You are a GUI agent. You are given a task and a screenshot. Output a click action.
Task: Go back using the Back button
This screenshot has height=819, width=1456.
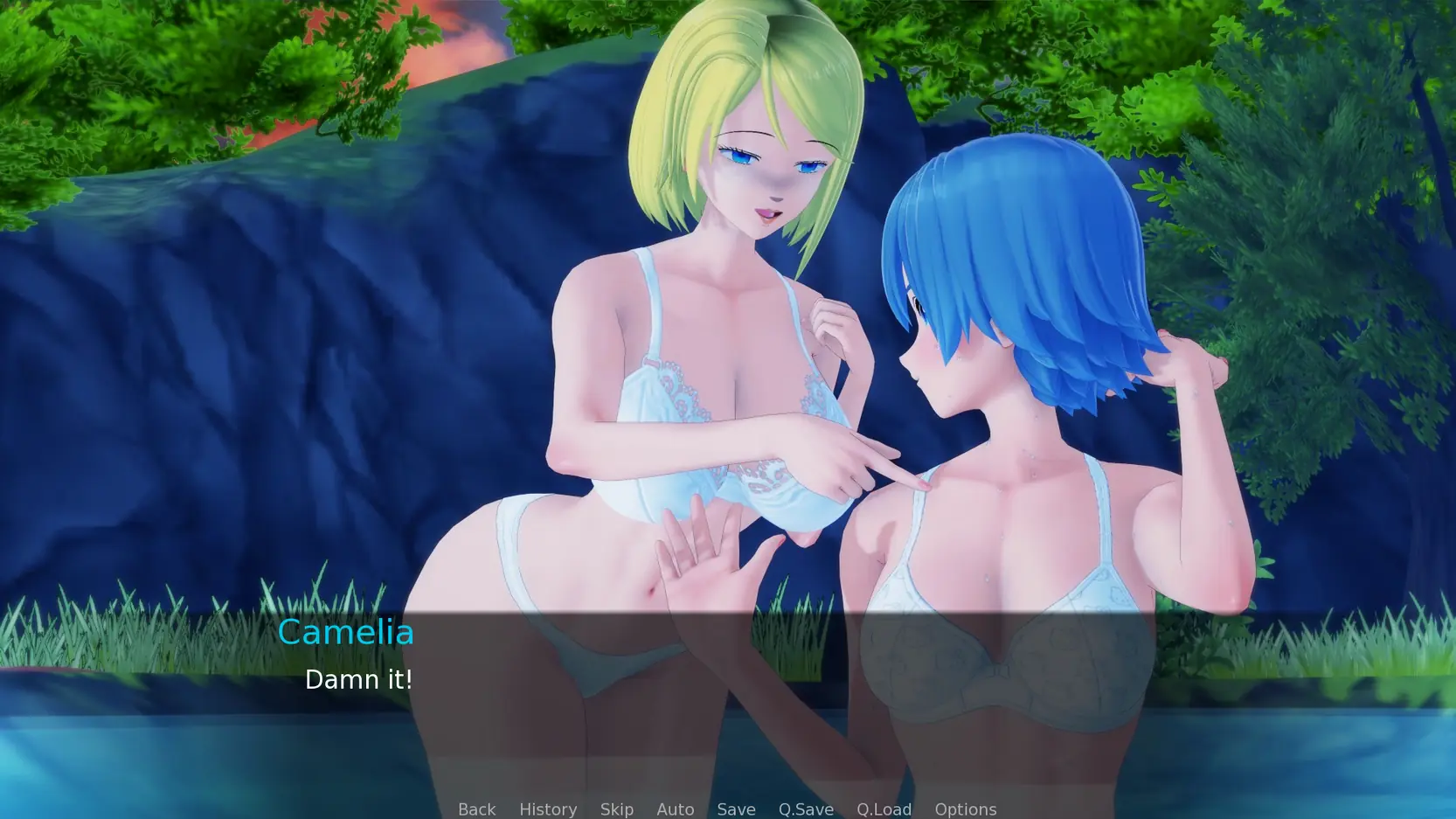tap(476, 809)
